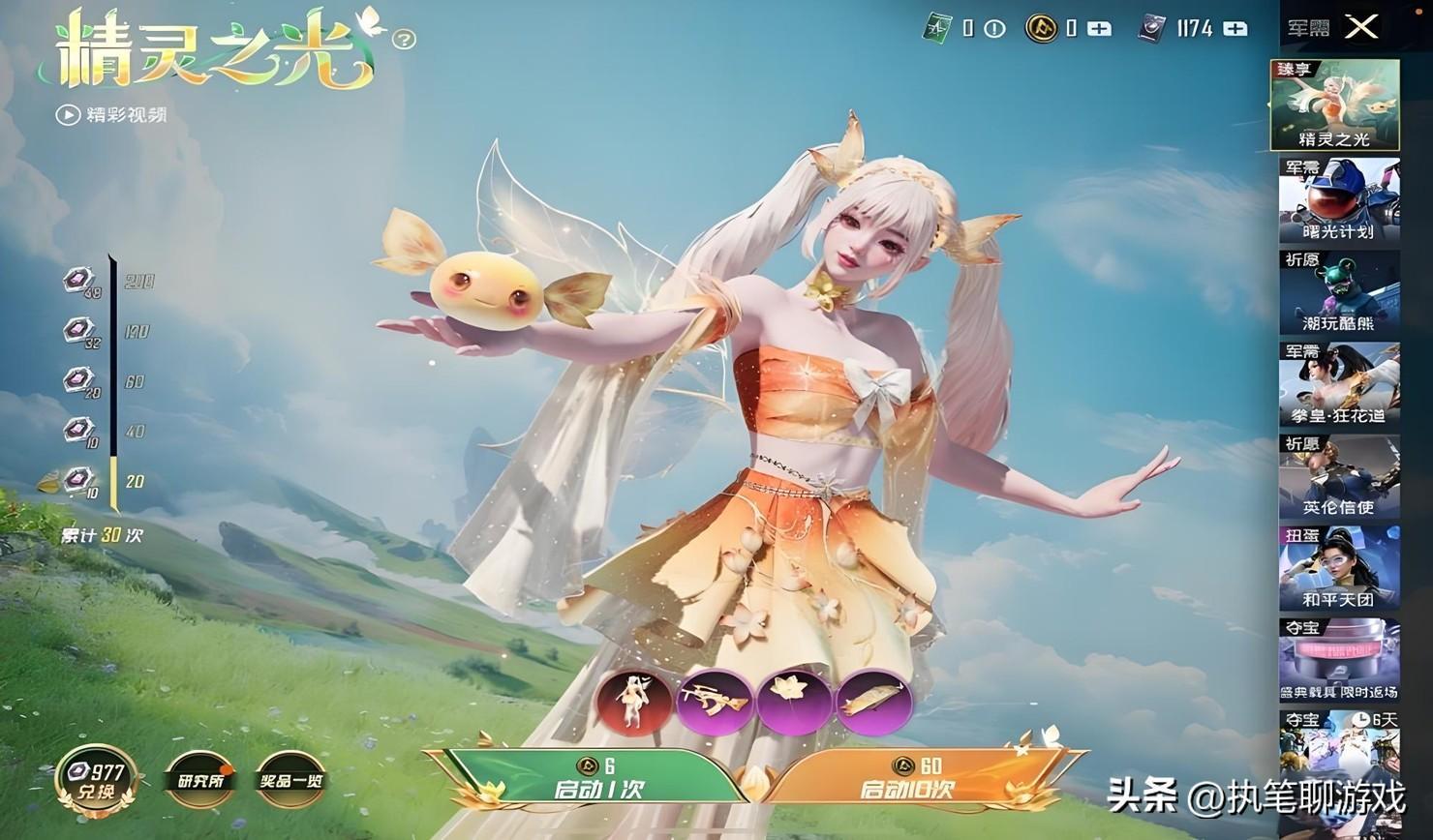Viewport: 1433px width, 840px height.
Task: Select the flower reward icon
Action: click(x=794, y=702)
